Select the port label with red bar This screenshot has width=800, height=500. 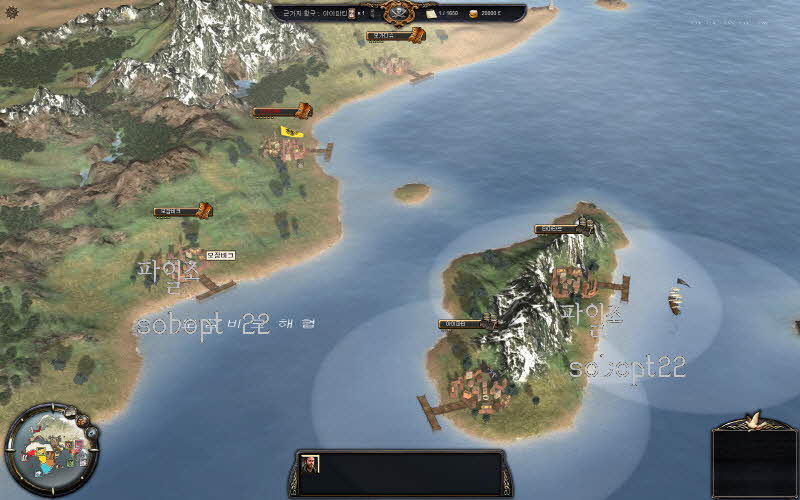(282, 112)
